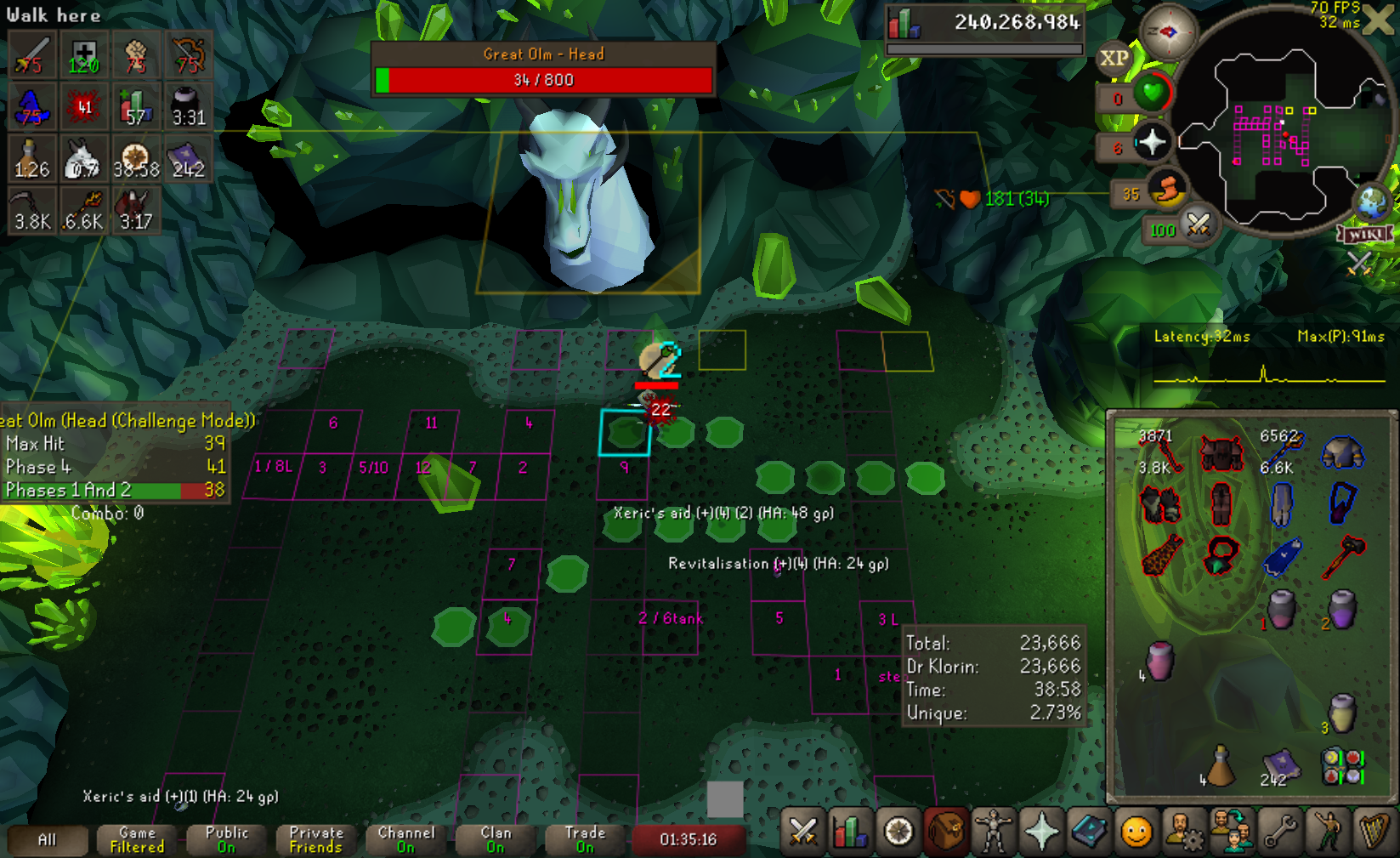
Task: Click the compass to face north
Action: [x=1168, y=32]
